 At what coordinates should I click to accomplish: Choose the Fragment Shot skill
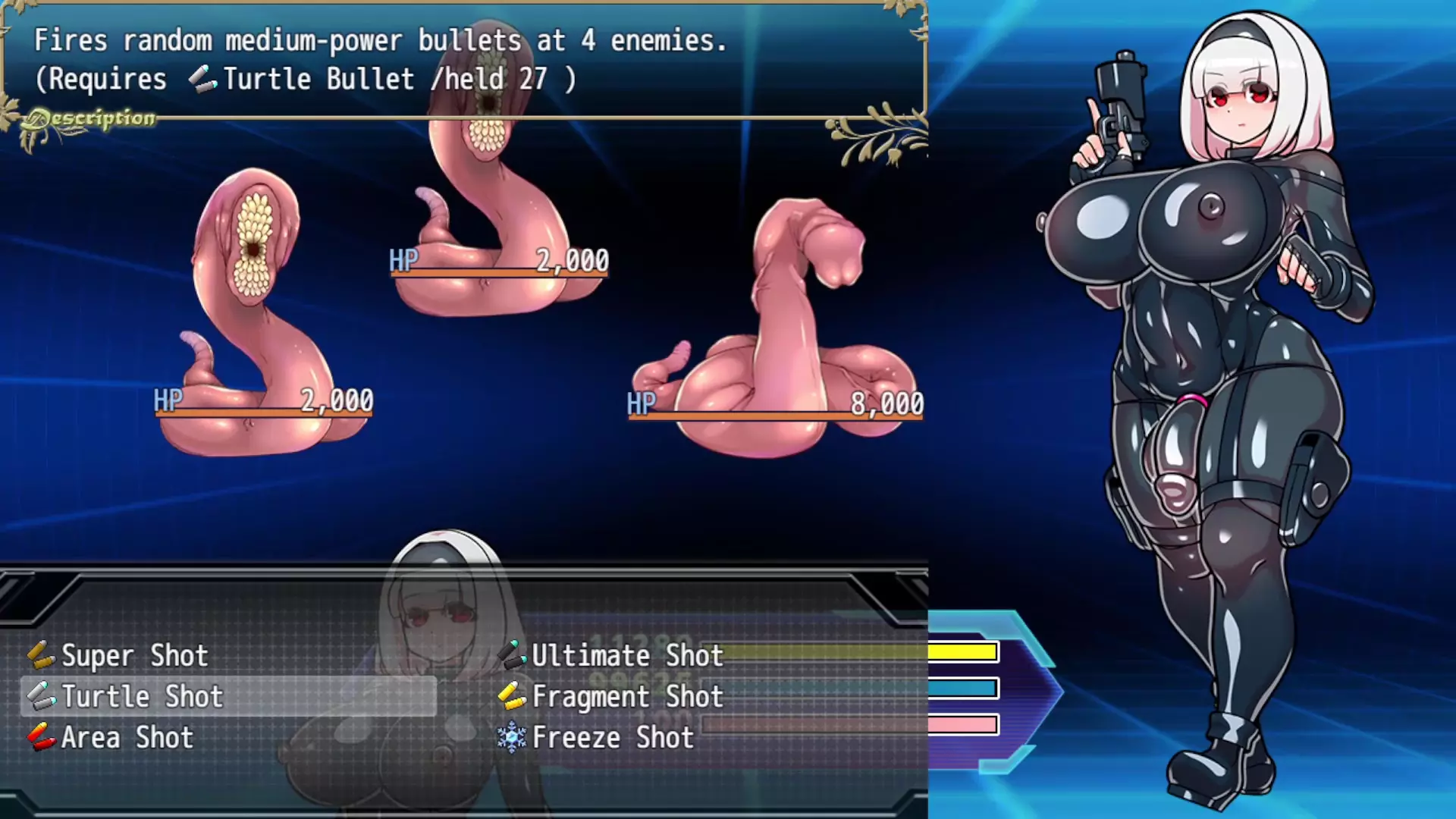click(627, 697)
